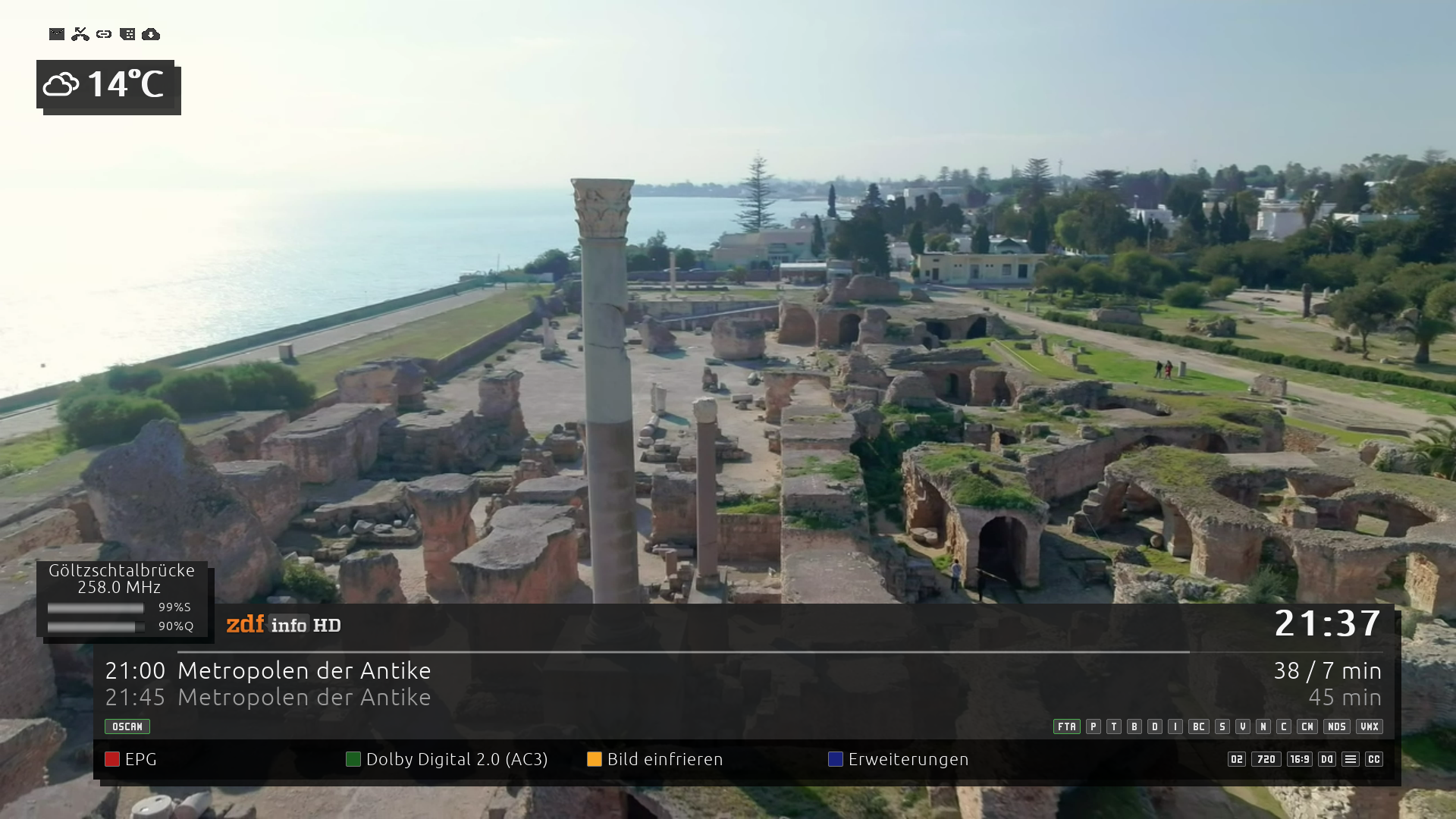1456x819 pixels.
Task: Open the Erweiterungen menu
Action: 899,759
